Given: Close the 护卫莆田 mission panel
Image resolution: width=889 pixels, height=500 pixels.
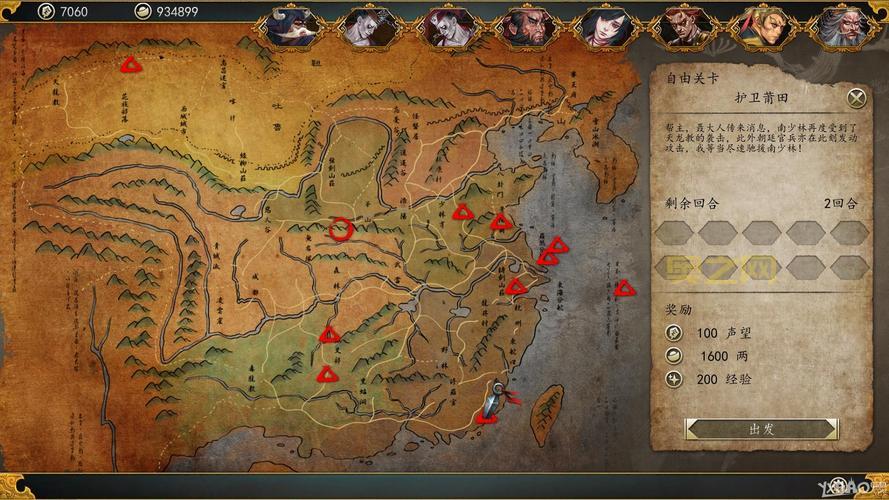Looking at the screenshot, I should (856, 97).
